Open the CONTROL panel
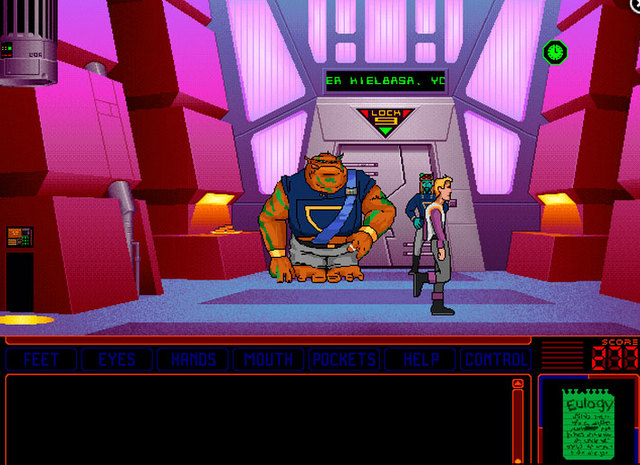Viewport: 640px width, 465px height. point(496,360)
